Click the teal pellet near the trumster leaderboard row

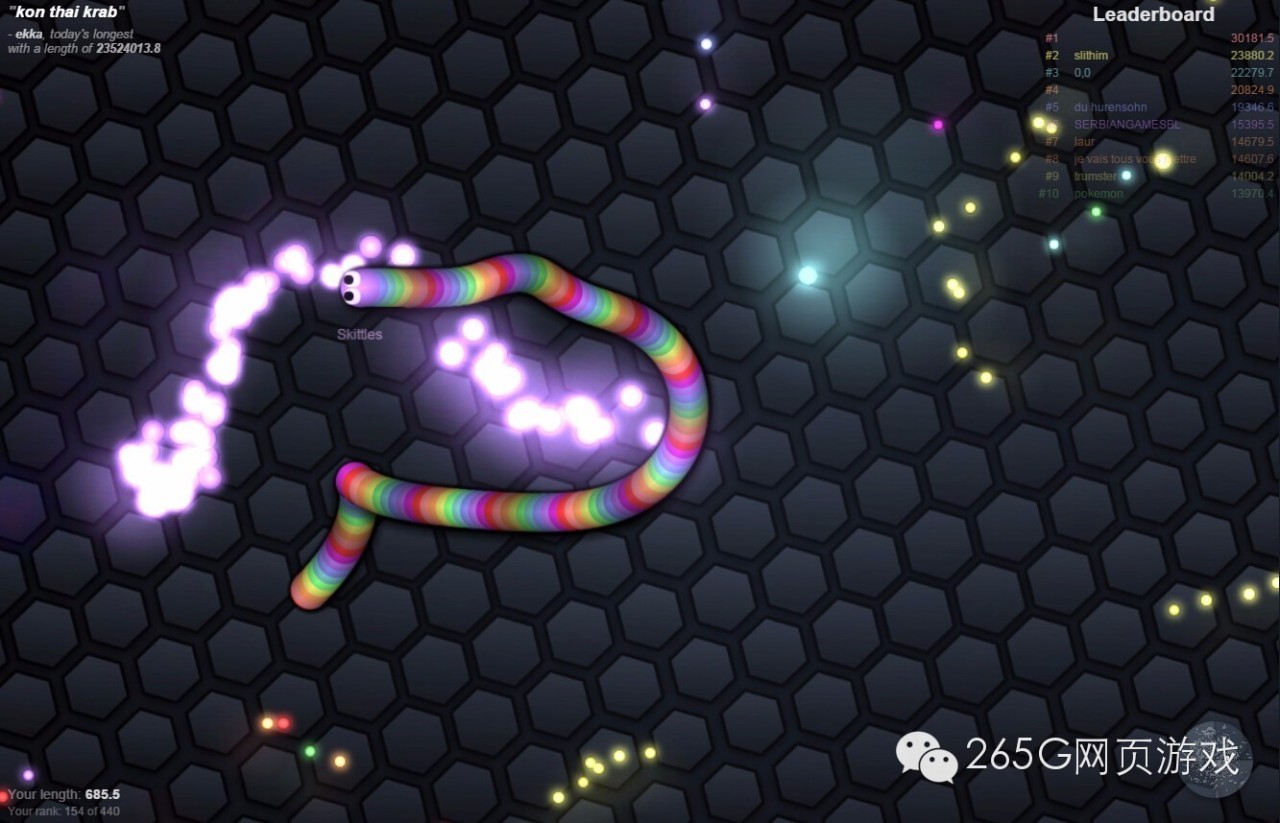tap(1125, 176)
